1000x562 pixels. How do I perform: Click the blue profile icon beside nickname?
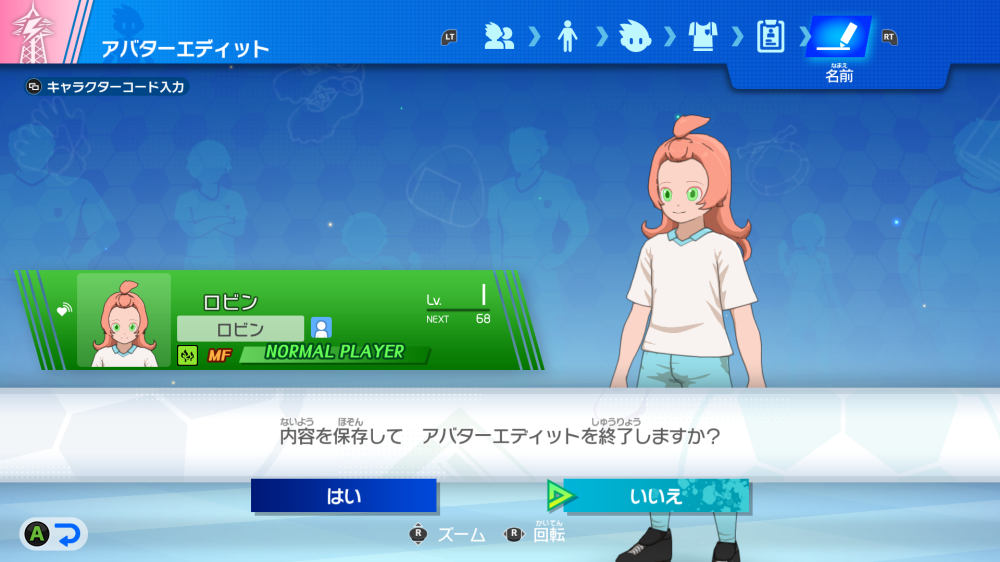click(321, 328)
